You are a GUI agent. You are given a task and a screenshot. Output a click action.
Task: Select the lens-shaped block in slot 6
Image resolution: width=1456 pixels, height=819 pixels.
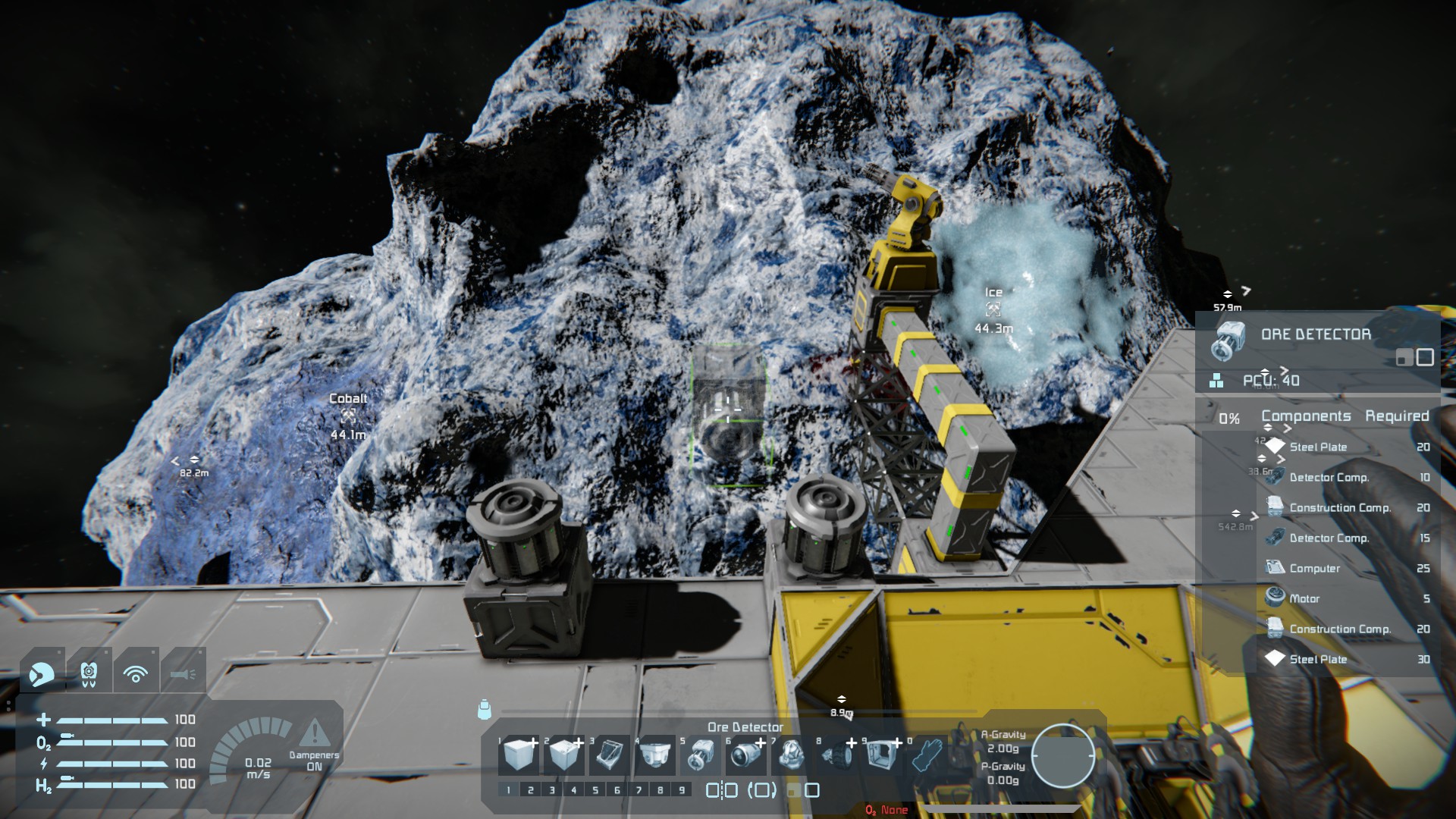[x=745, y=755]
